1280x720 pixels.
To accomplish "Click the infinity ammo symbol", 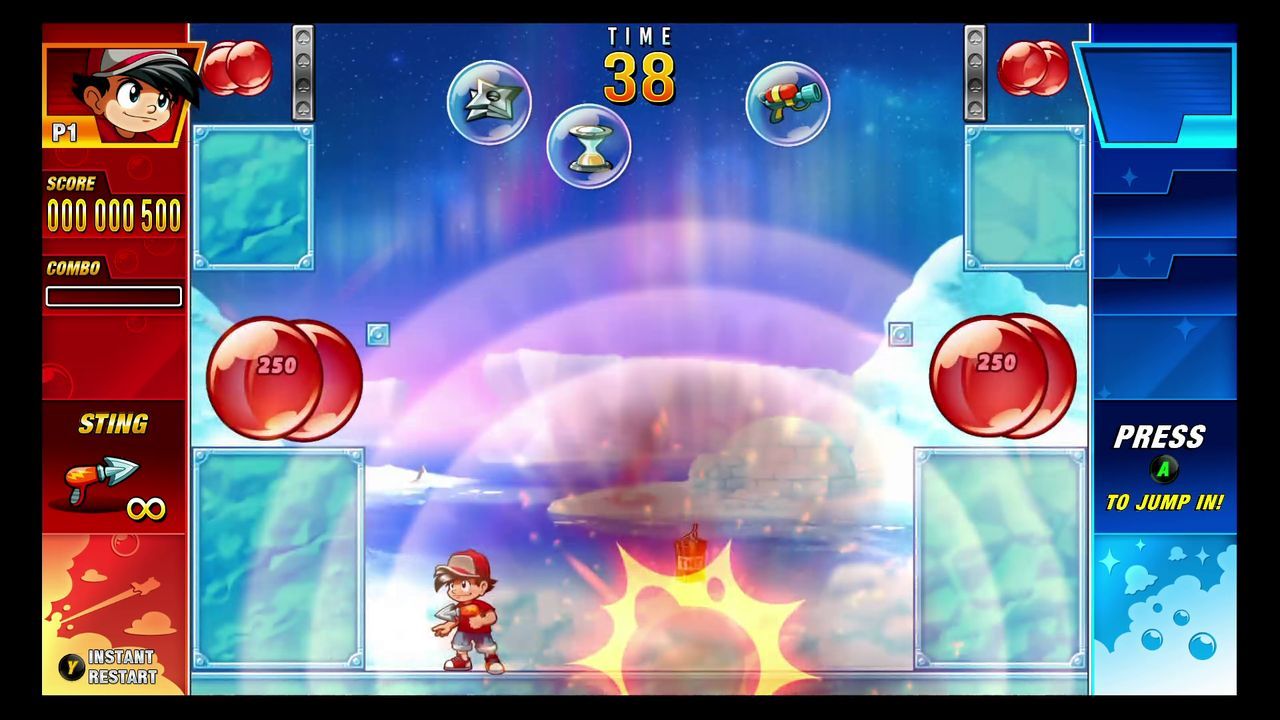I will (x=145, y=508).
